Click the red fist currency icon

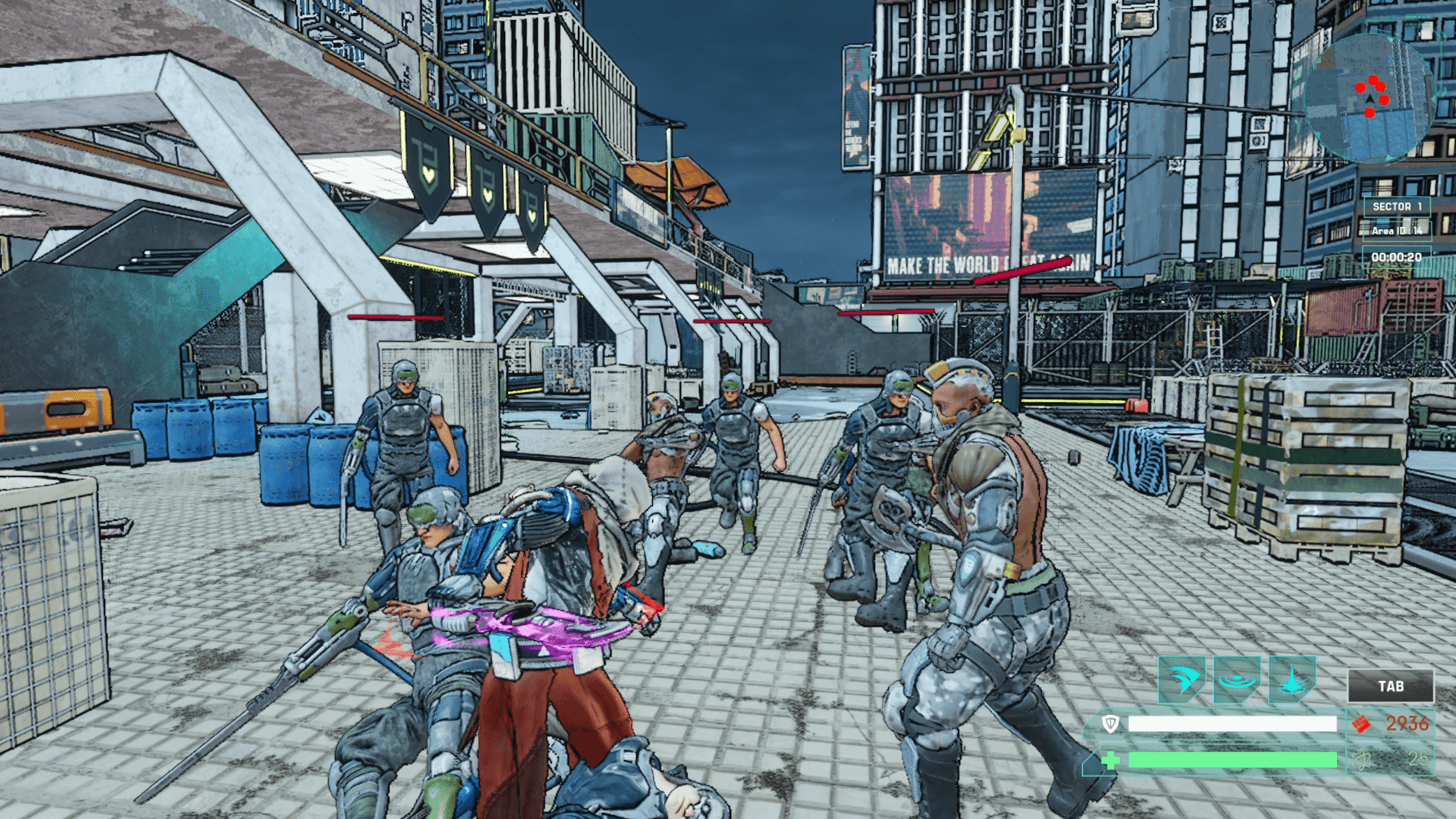(1361, 725)
